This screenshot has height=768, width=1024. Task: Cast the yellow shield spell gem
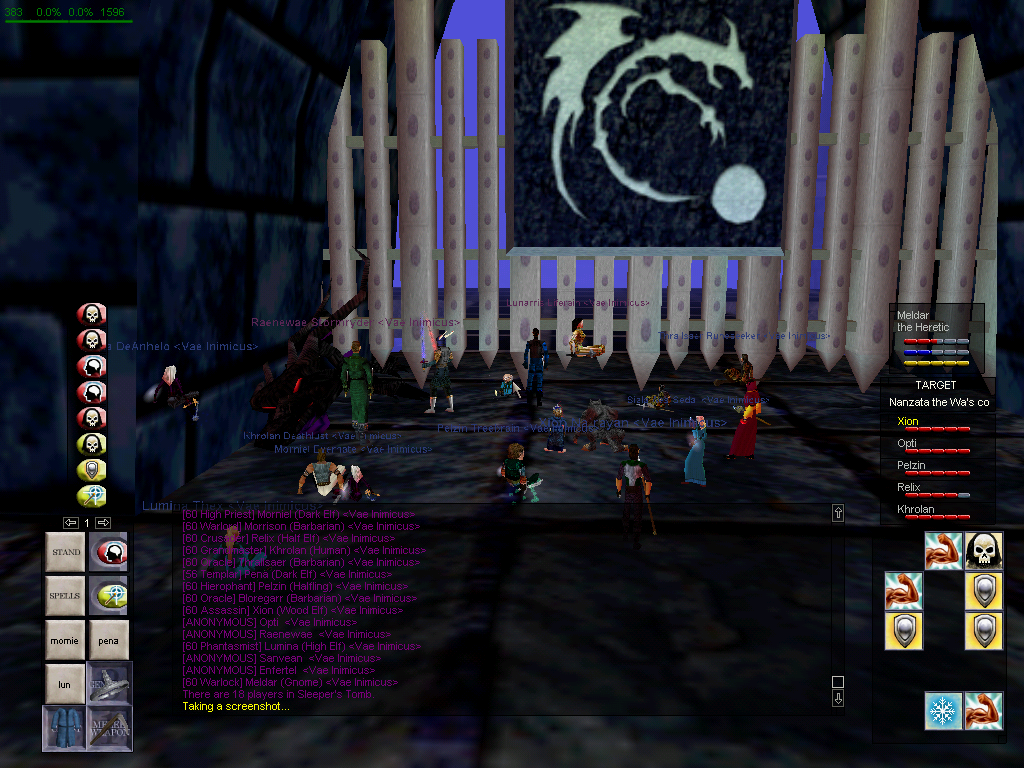coord(92,470)
